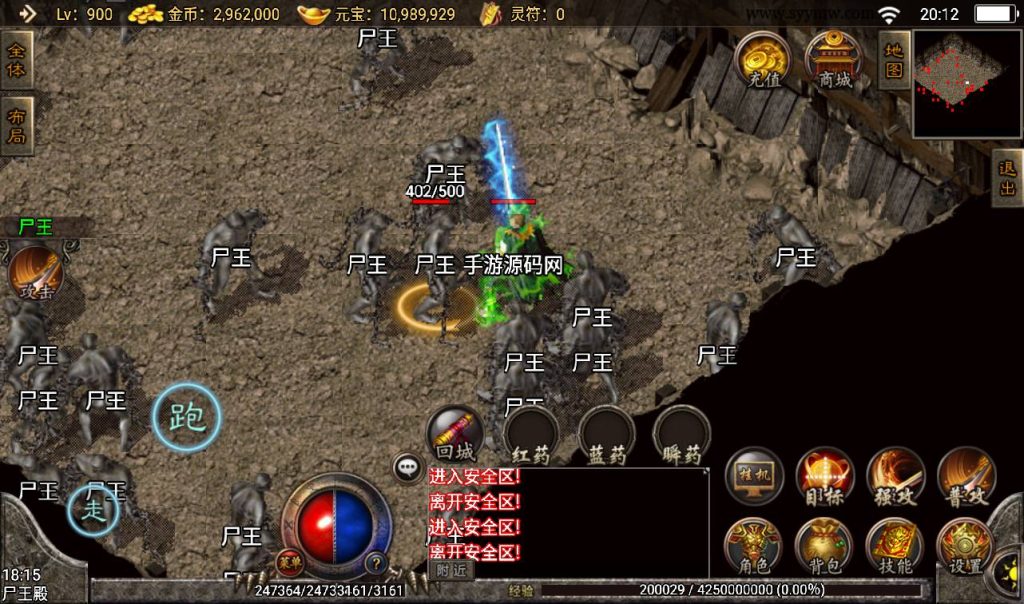Activate the 挂机 auto-battle button
Image resolution: width=1024 pixels, height=604 pixels.
tap(755, 476)
